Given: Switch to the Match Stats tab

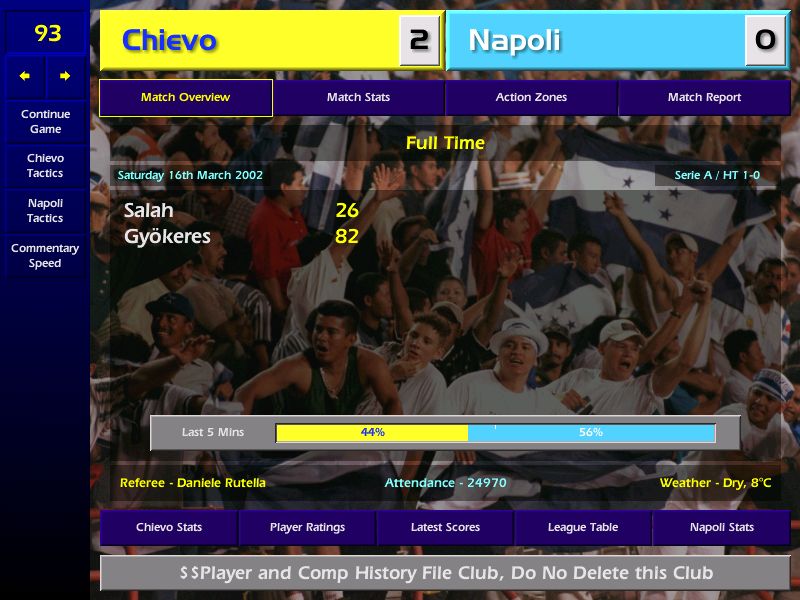Looking at the screenshot, I should coord(358,98).
